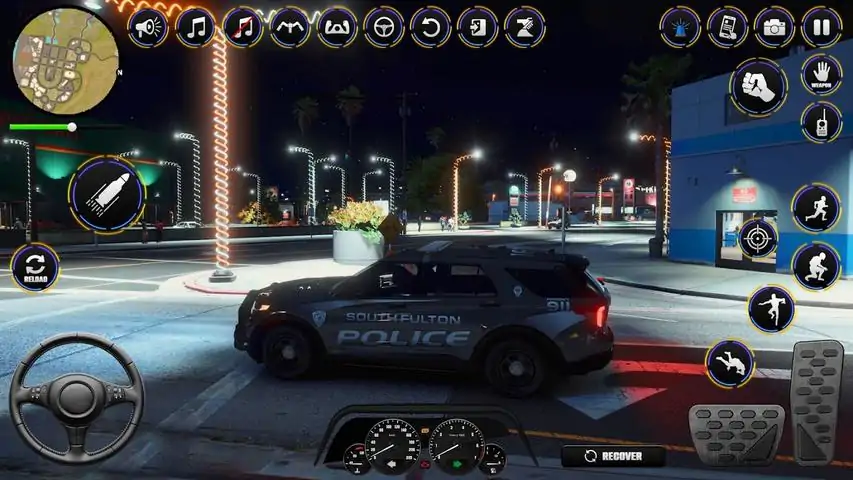The width and height of the screenshot is (853, 480).
Task: Select the steering wheel control mode icon
Action: [384, 27]
